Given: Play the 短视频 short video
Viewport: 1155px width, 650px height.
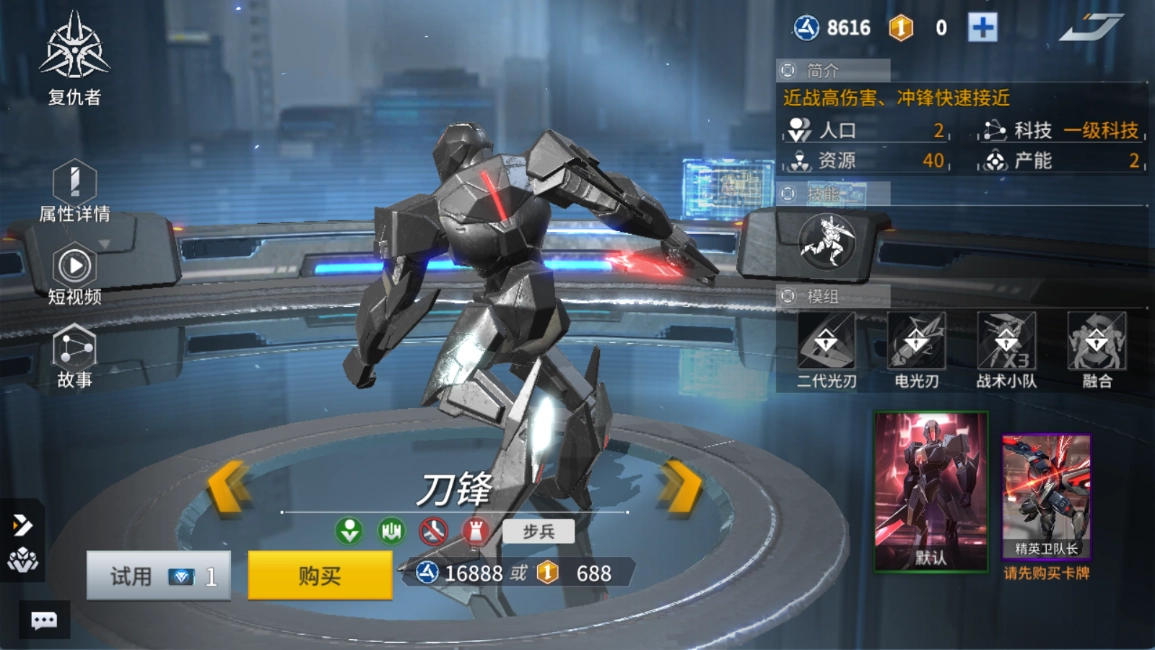Looking at the screenshot, I should click(75, 274).
